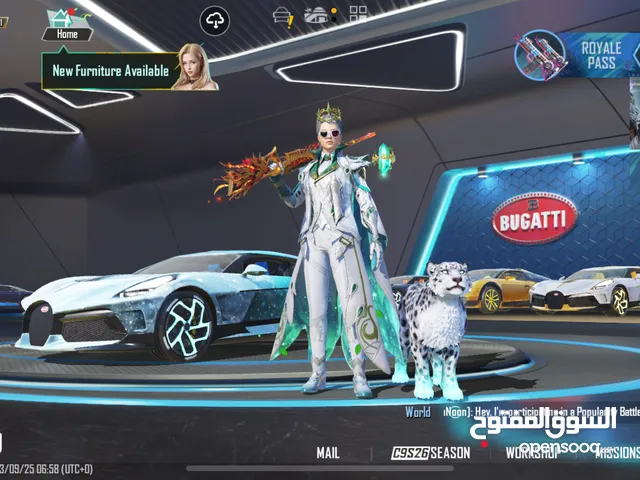The width and height of the screenshot is (640, 480).
Task: Open the Mail menu
Action: pyautogui.click(x=328, y=453)
